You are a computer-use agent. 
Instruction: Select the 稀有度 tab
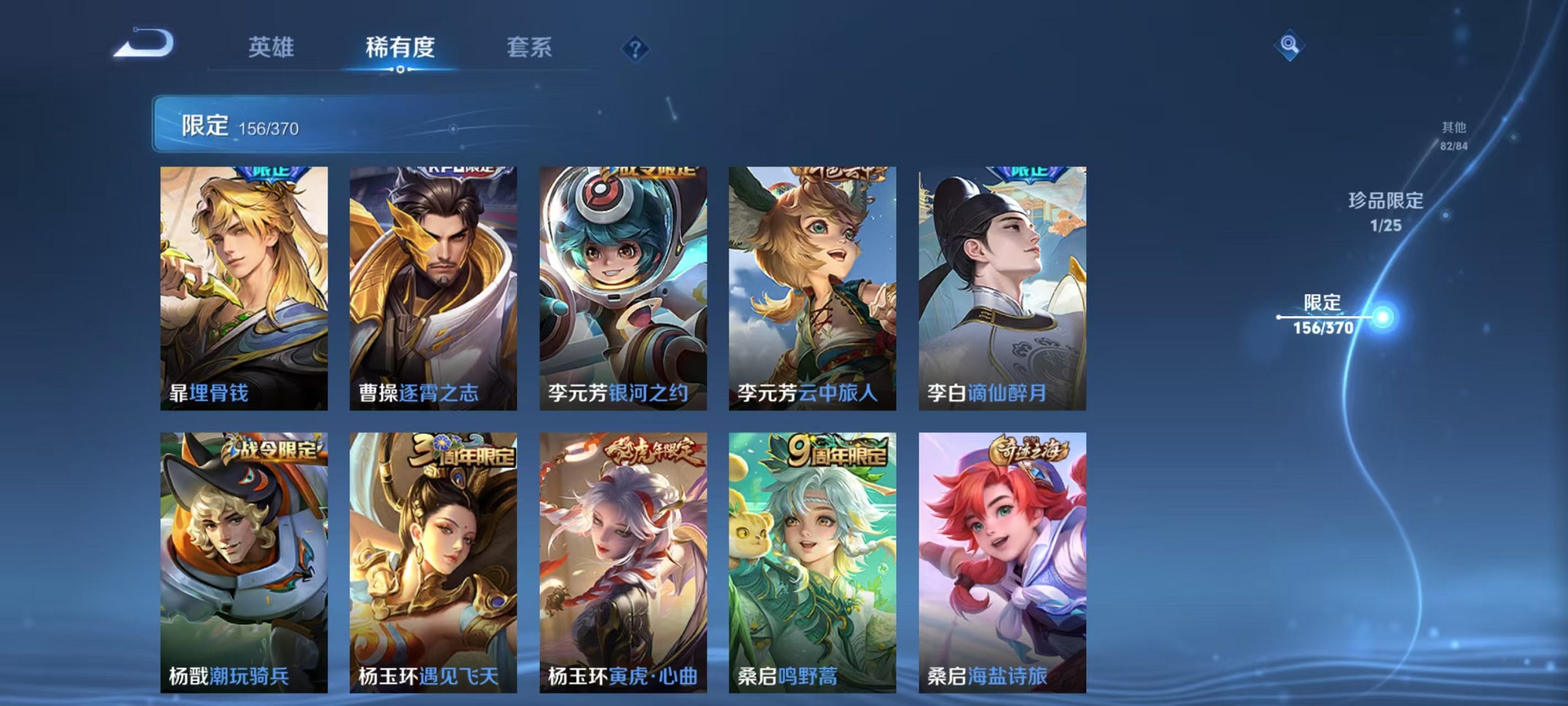pos(400,47)
